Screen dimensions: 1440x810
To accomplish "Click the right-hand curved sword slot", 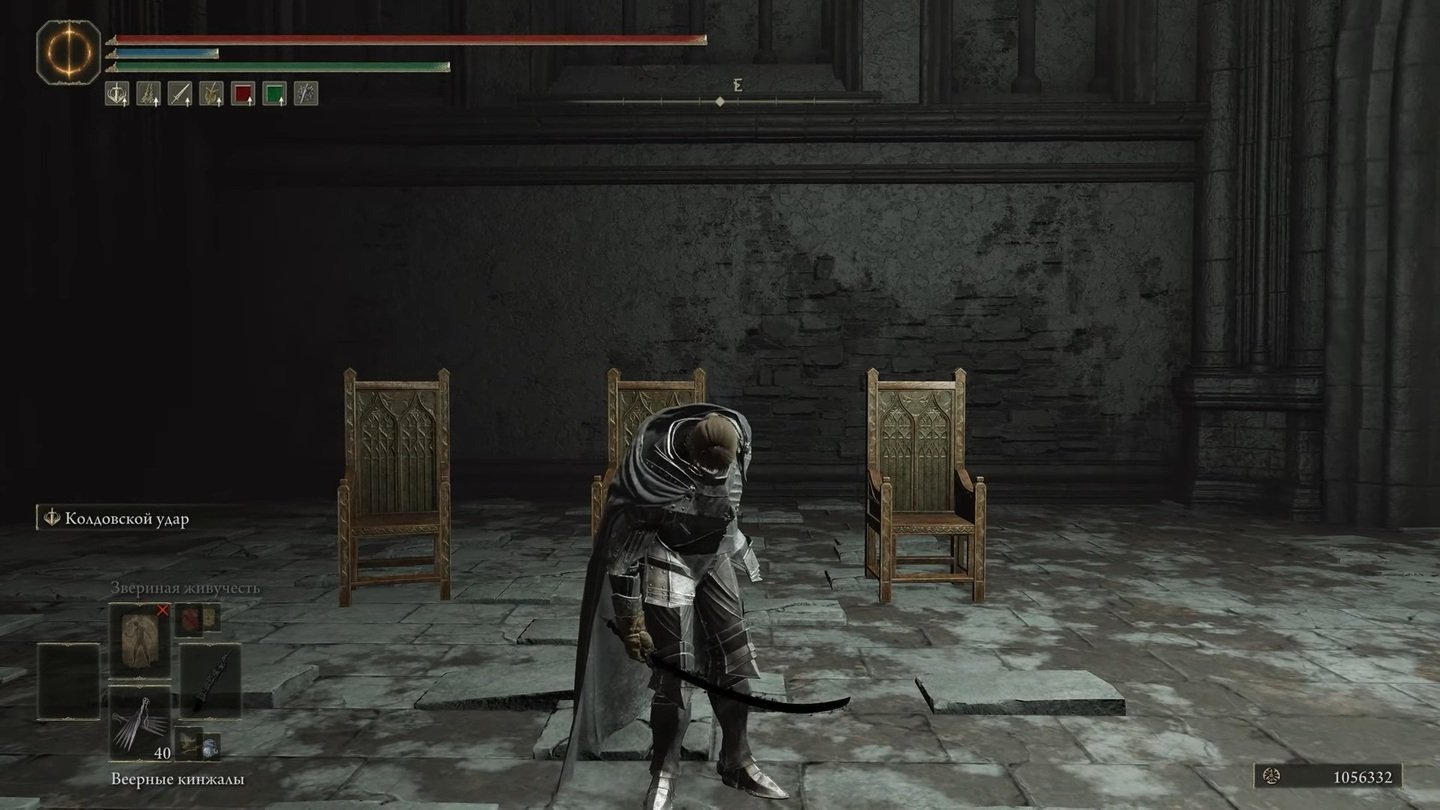I will click(210, 681).
